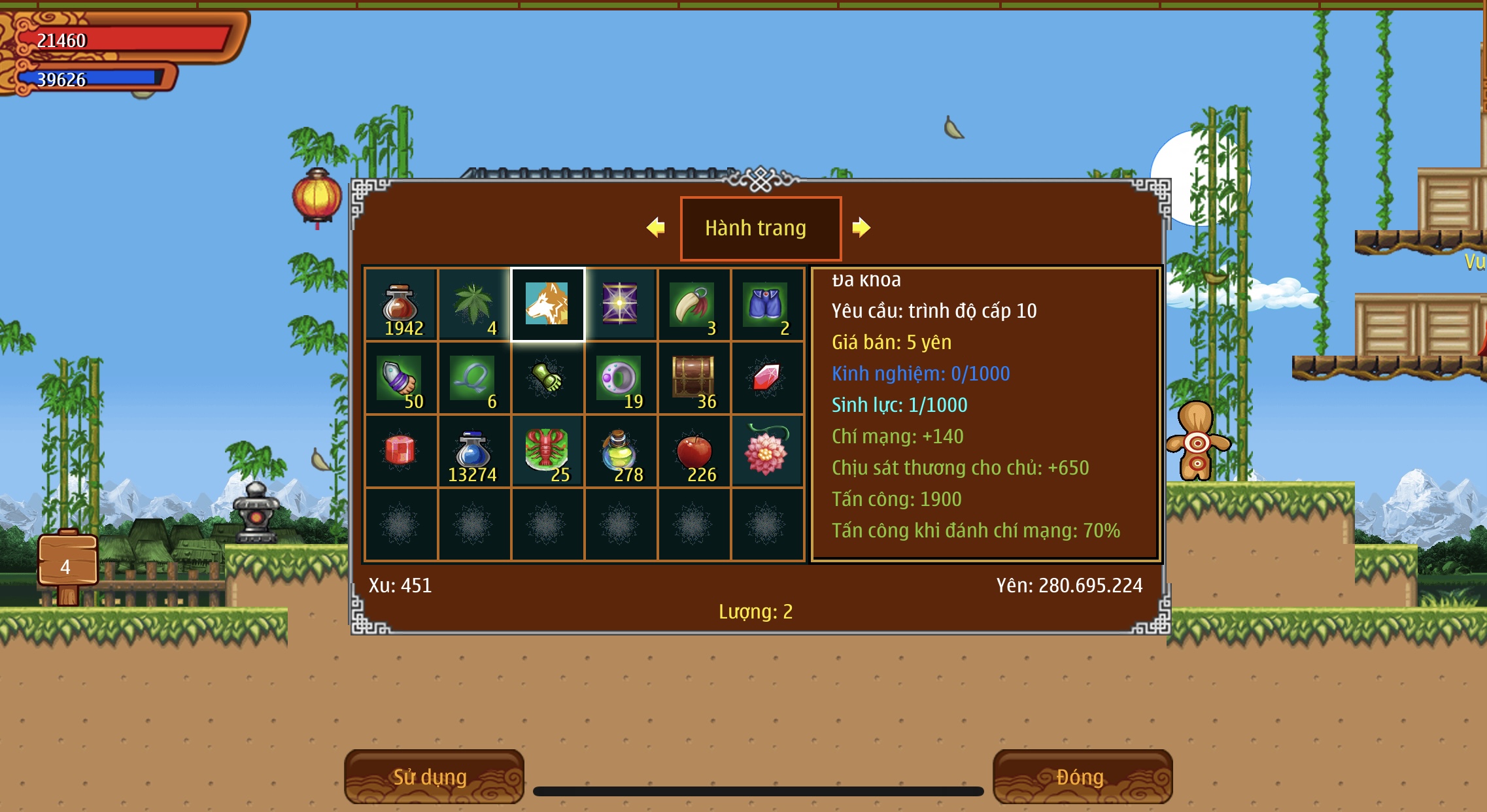Select the blue shorts equipment slot

coord(767,305)
